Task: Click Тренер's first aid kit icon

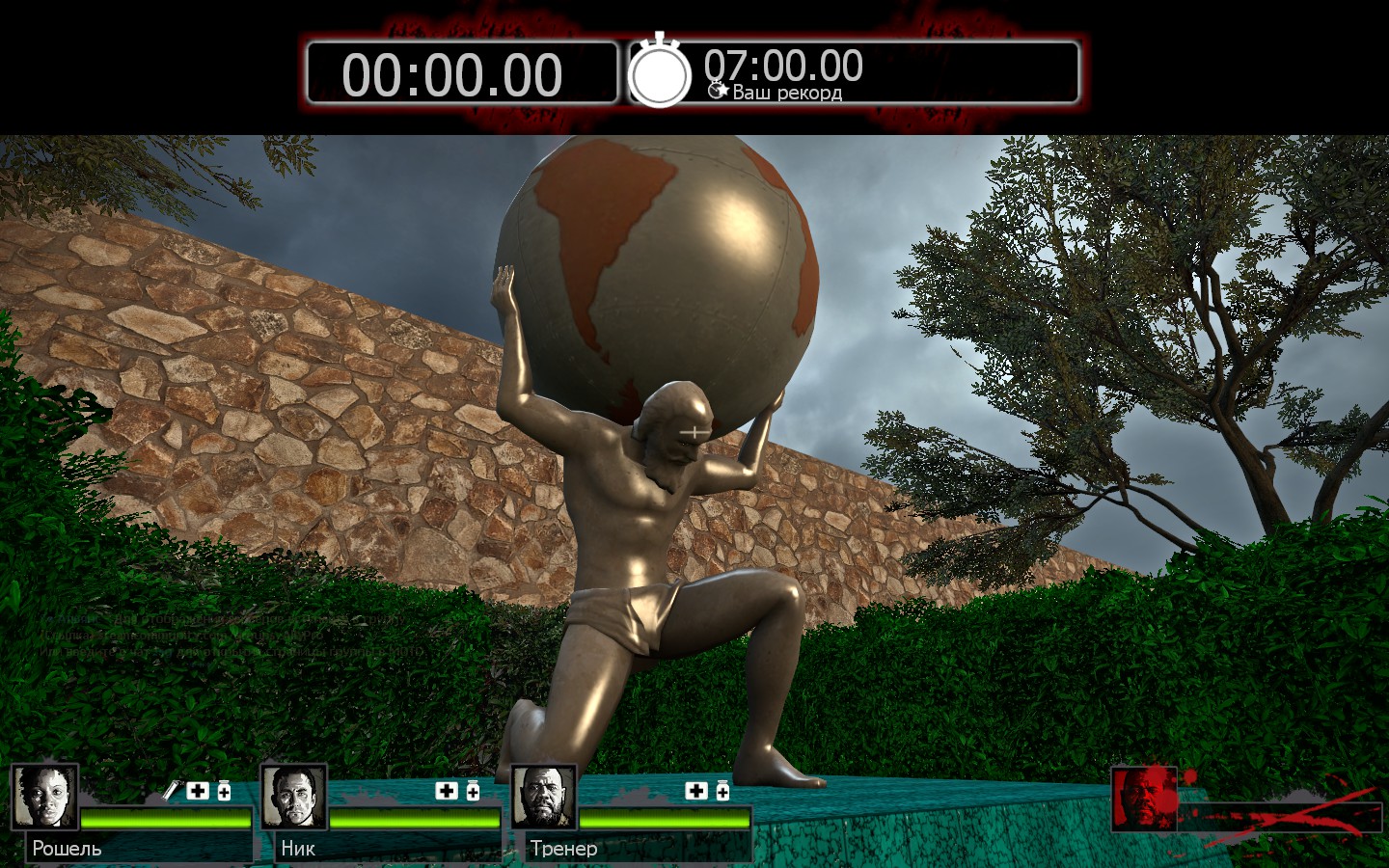Action: click(x=696, y=791)
